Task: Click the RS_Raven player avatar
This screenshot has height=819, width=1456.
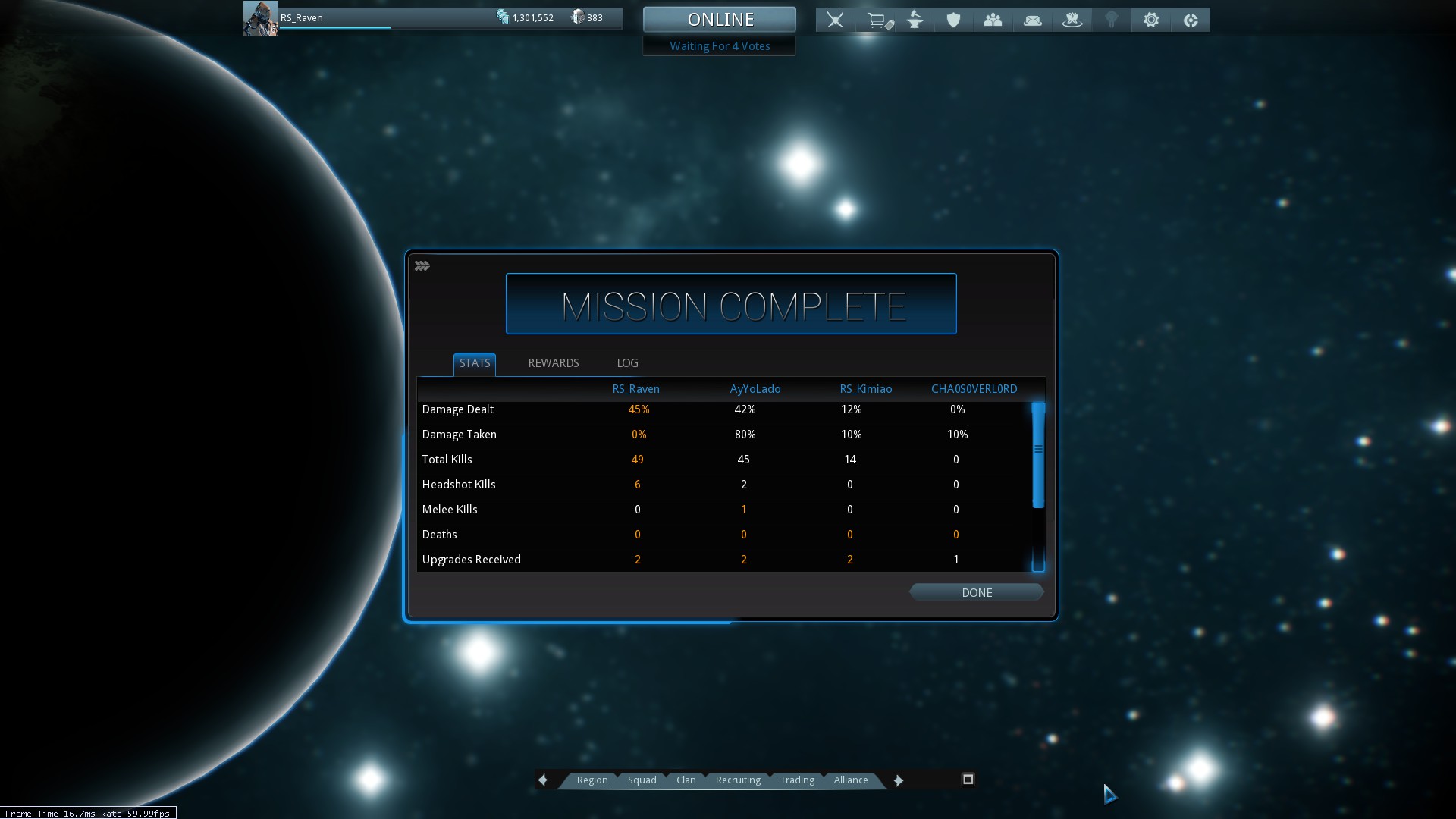Action: point(260,18)
